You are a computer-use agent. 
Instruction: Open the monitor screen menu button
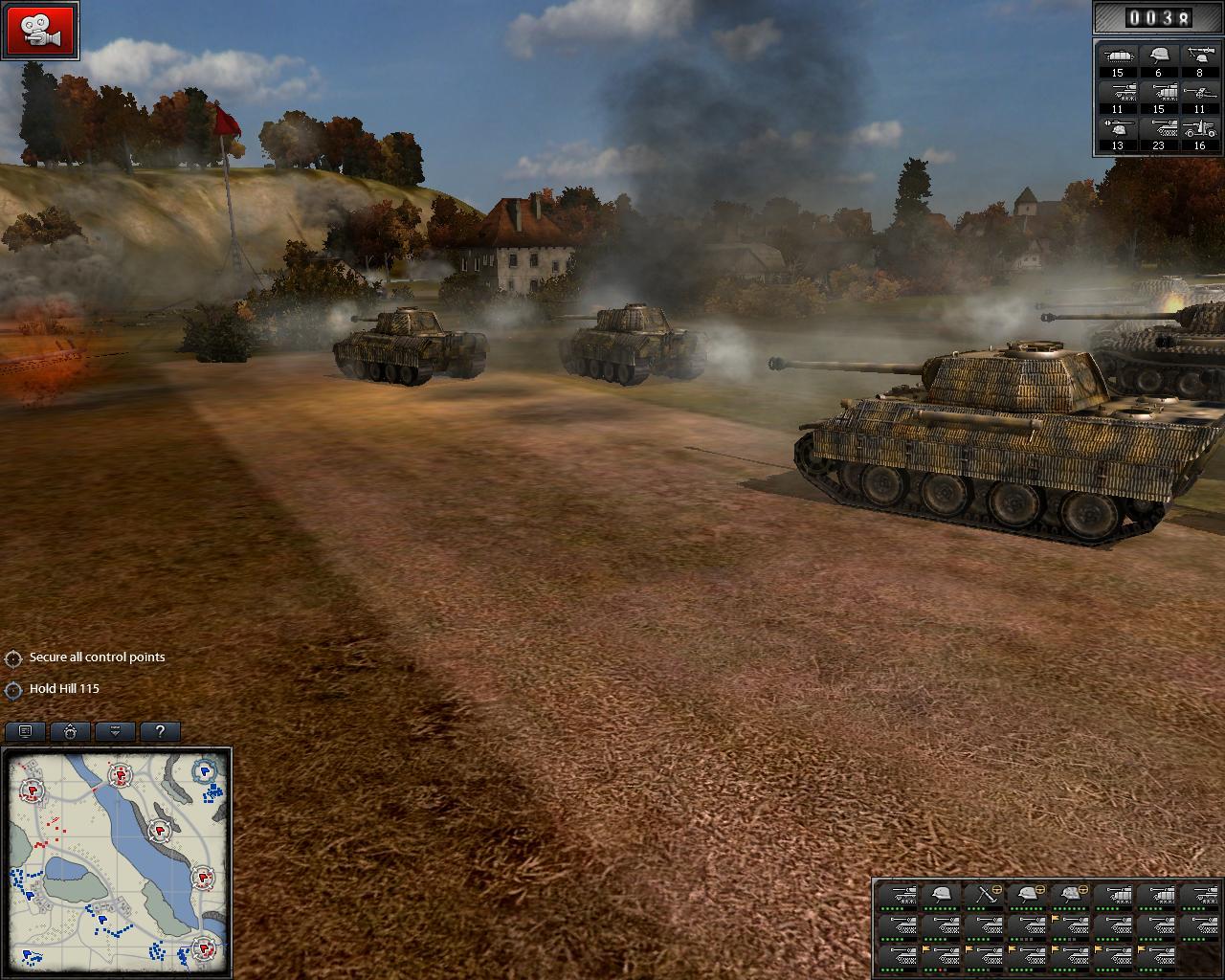pos(26,731)
